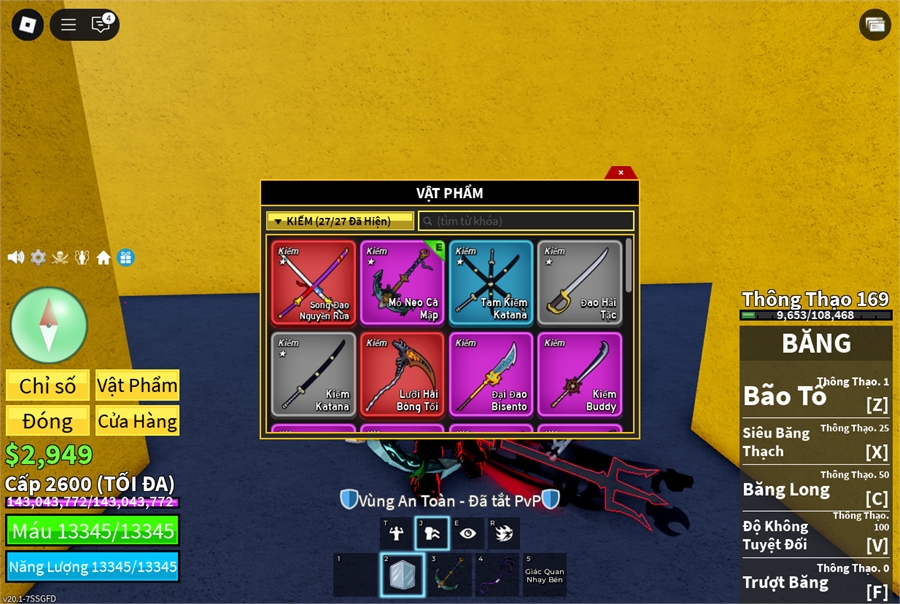Open settings with the gear icon

[38, 258]
